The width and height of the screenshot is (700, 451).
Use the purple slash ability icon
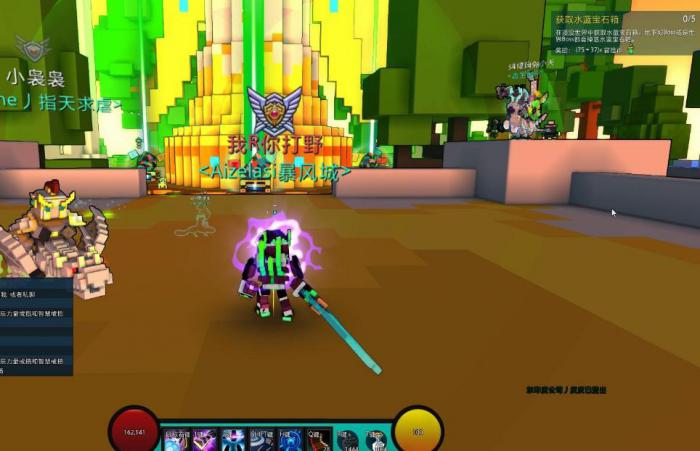click(x=204, y=438)
